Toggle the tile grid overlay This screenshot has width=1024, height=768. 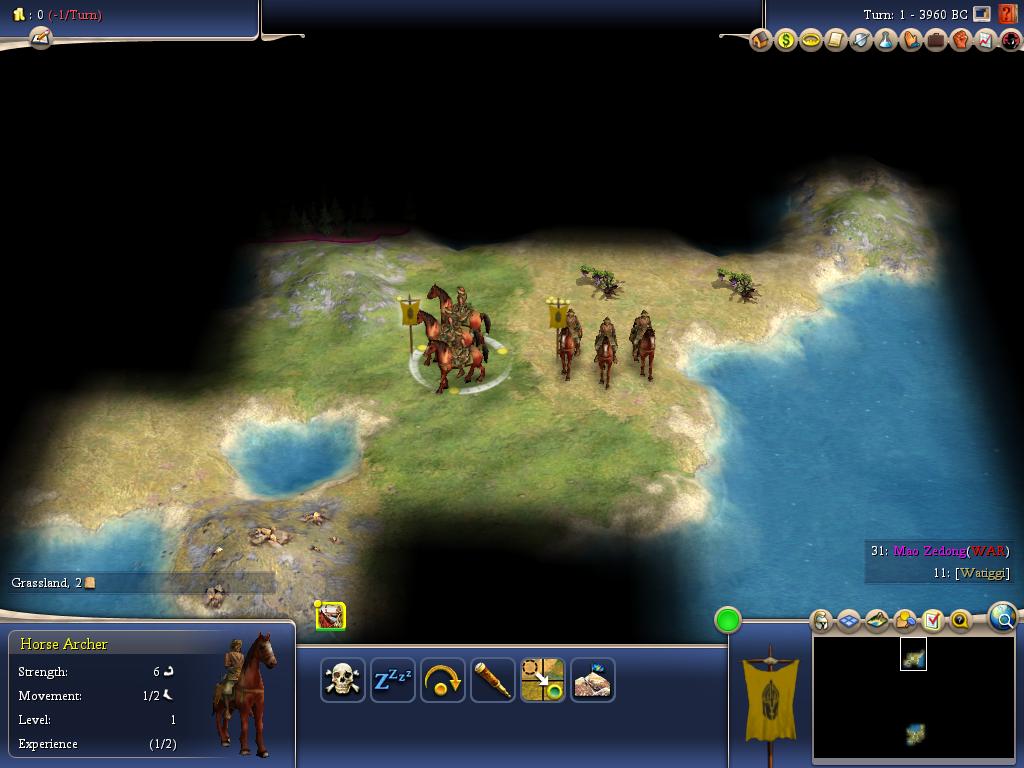tap(849, 621)
